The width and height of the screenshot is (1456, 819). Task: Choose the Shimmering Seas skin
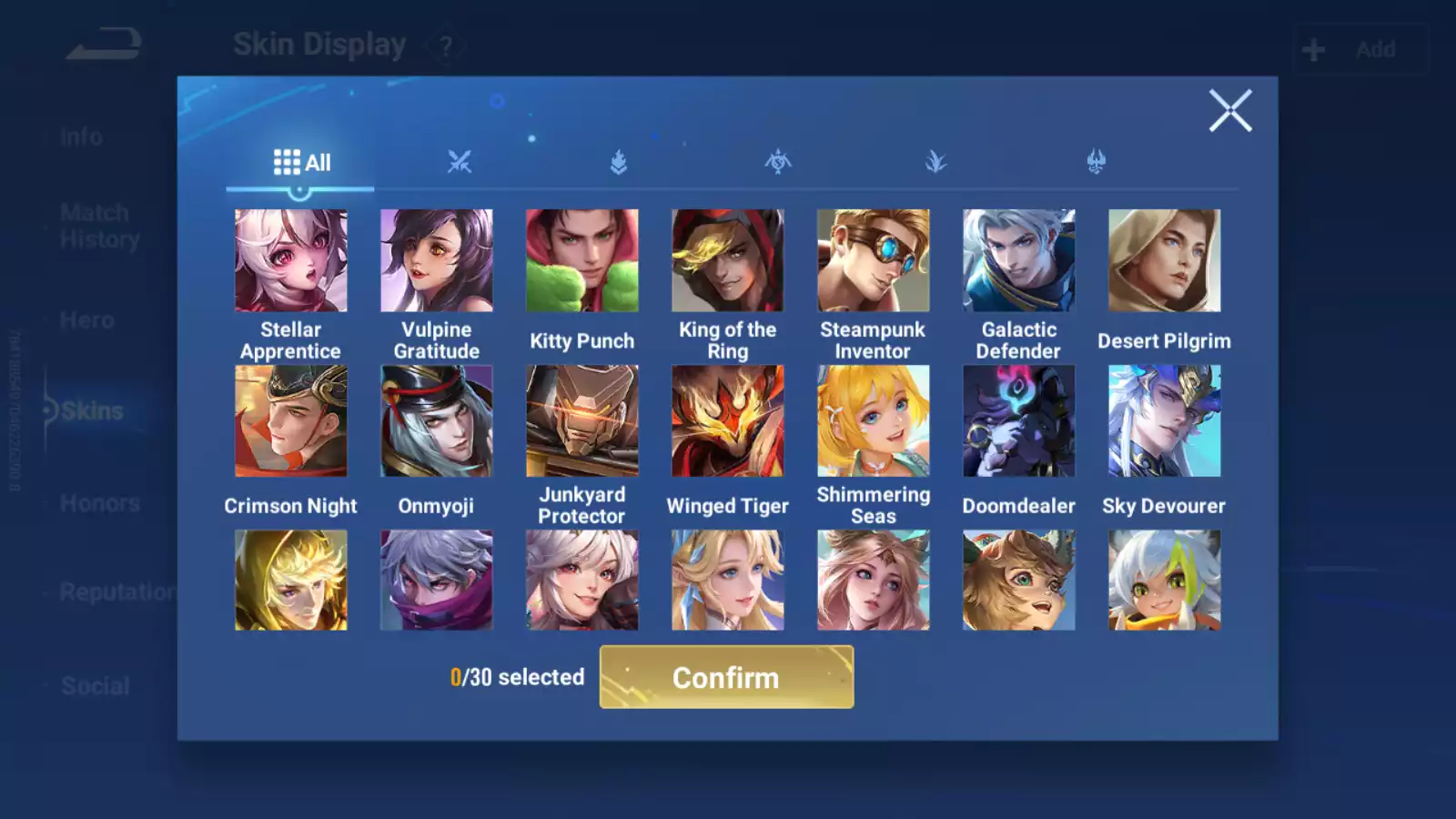[x=874, y=421]
